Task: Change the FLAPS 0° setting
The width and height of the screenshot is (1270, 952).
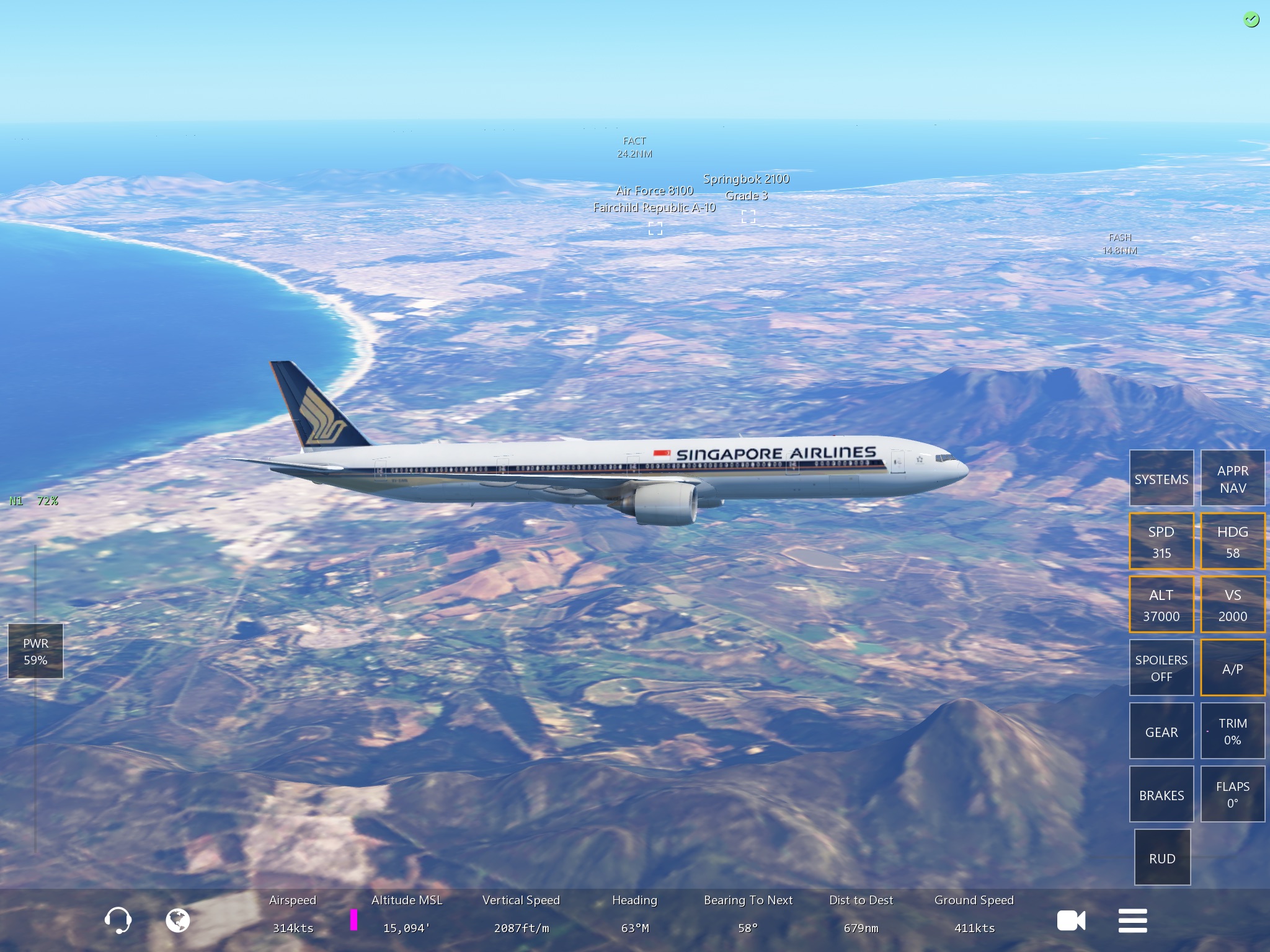Action: [x=1232, y=795]
